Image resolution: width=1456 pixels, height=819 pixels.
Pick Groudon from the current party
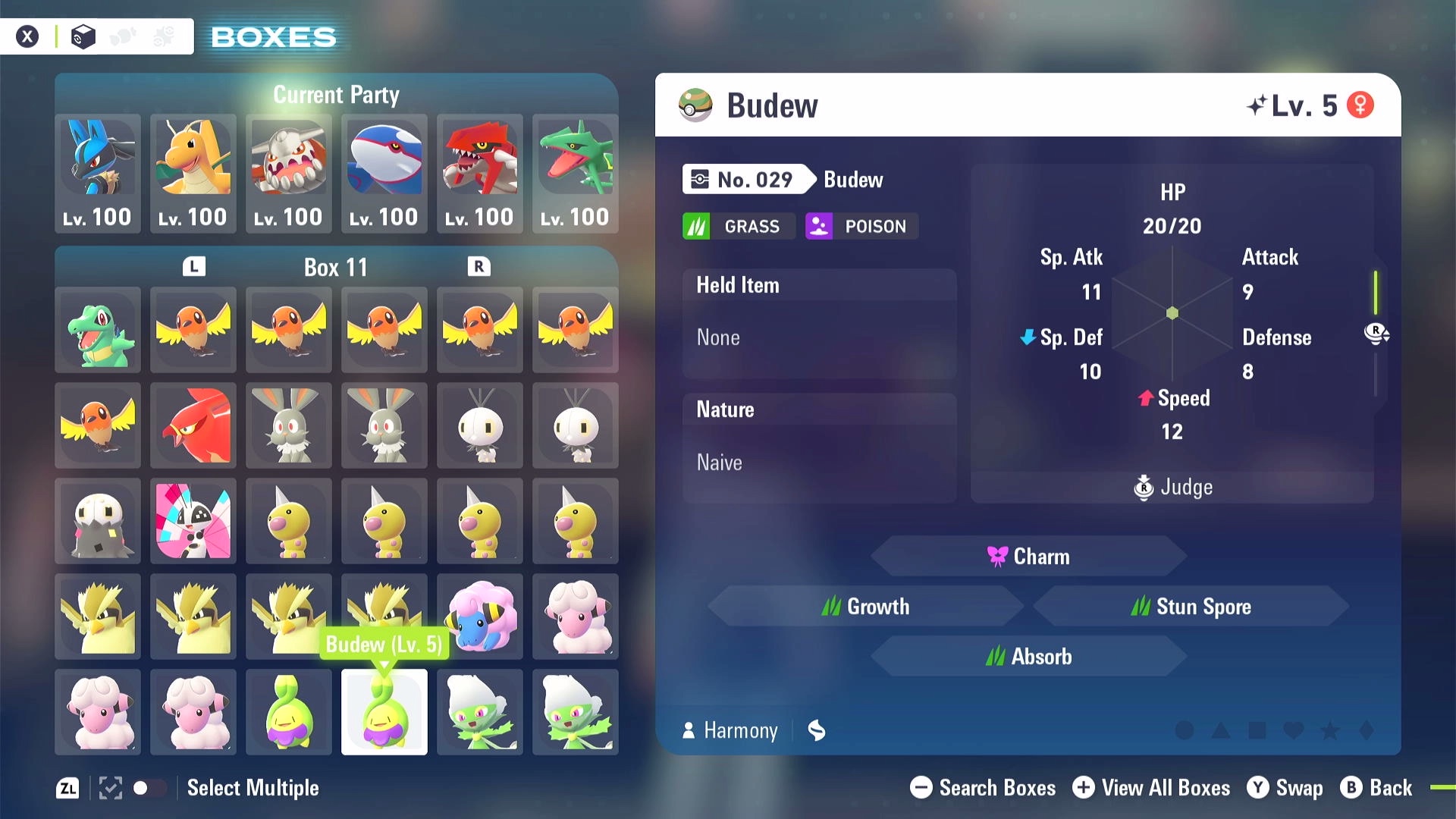coord(480,173)
